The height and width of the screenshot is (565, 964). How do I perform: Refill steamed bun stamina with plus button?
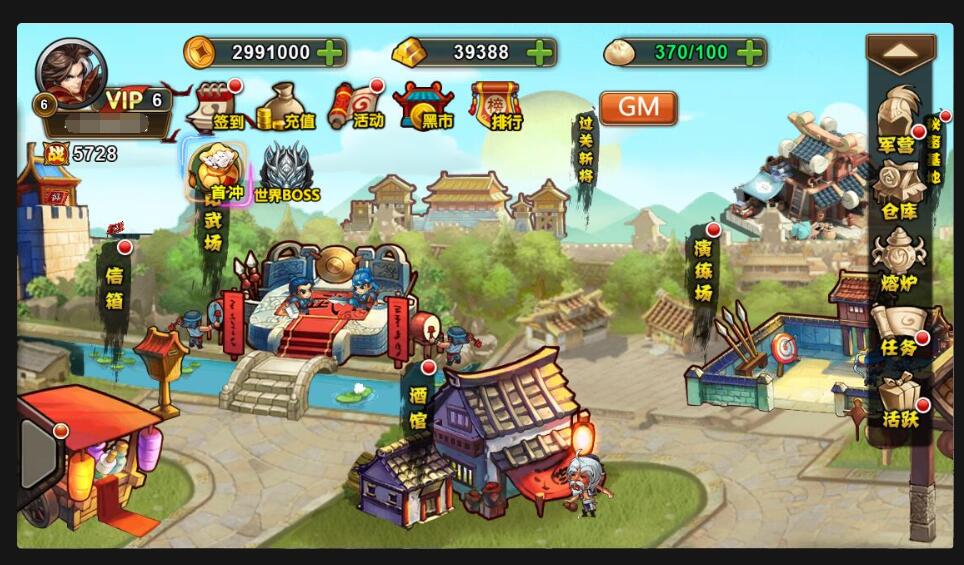[749, 52]
